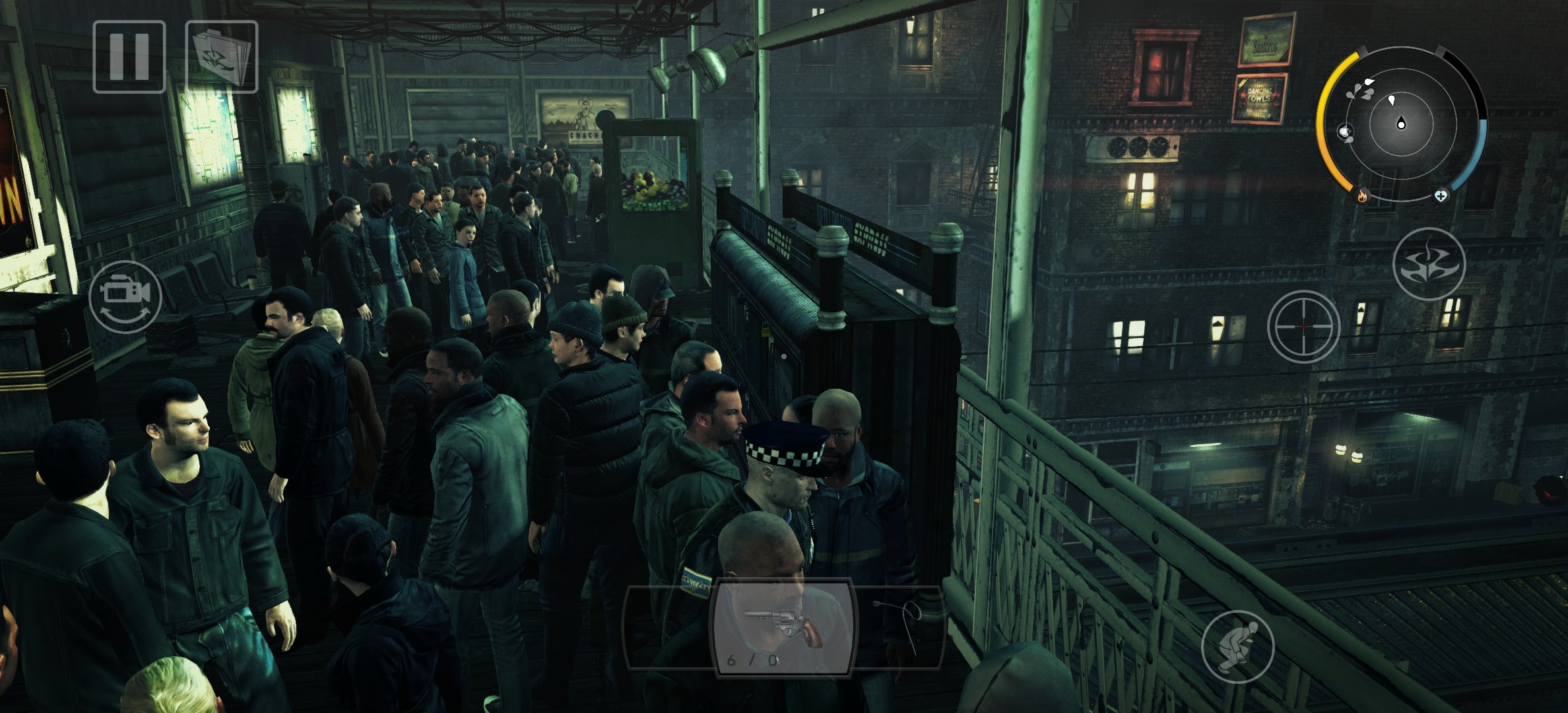Toggle crouch with the sneaking figure button
The height and width of the screenshot is (713, 1568).
(x=1237, y=646)
